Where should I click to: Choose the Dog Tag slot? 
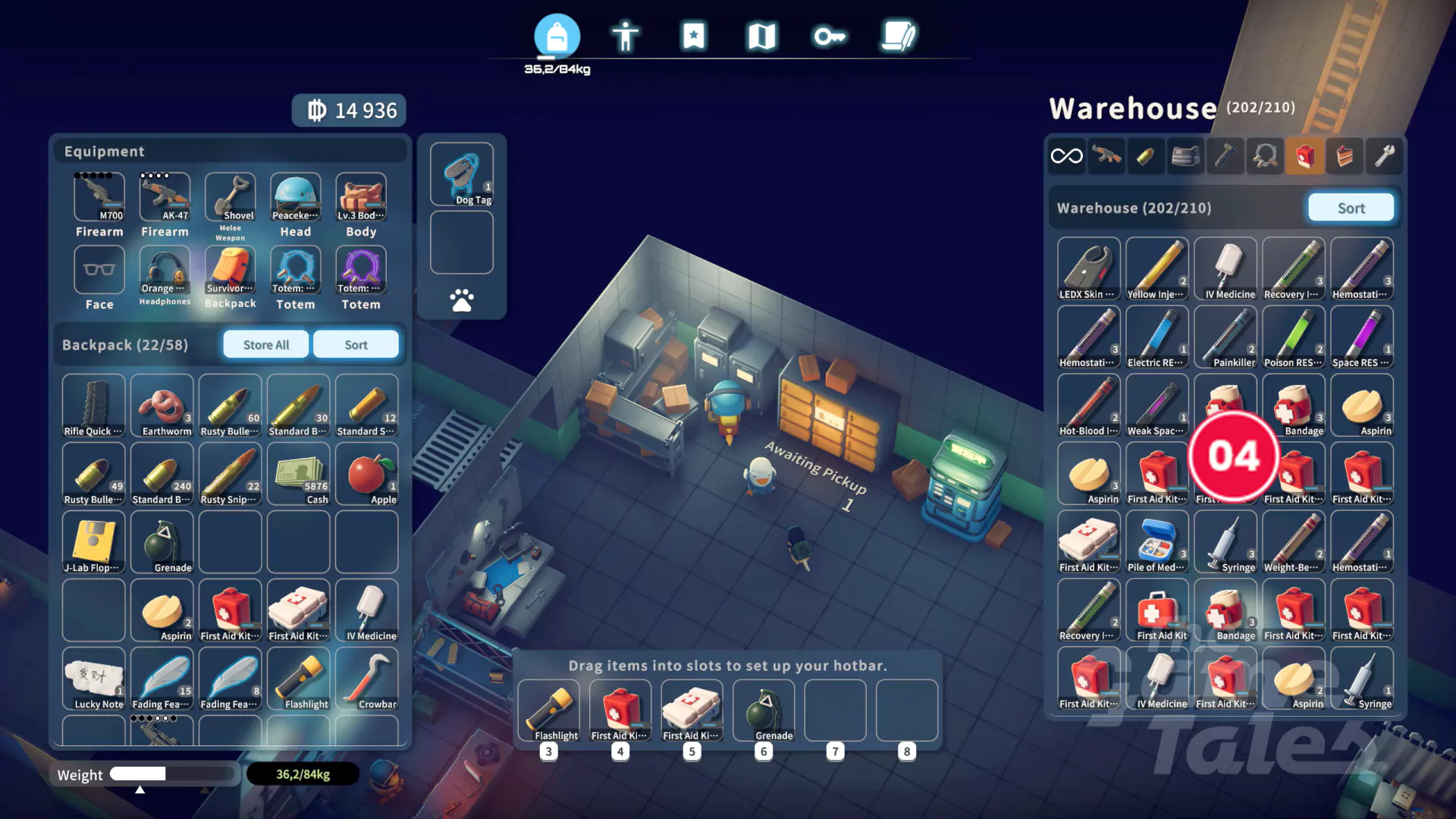click(462, 174)
